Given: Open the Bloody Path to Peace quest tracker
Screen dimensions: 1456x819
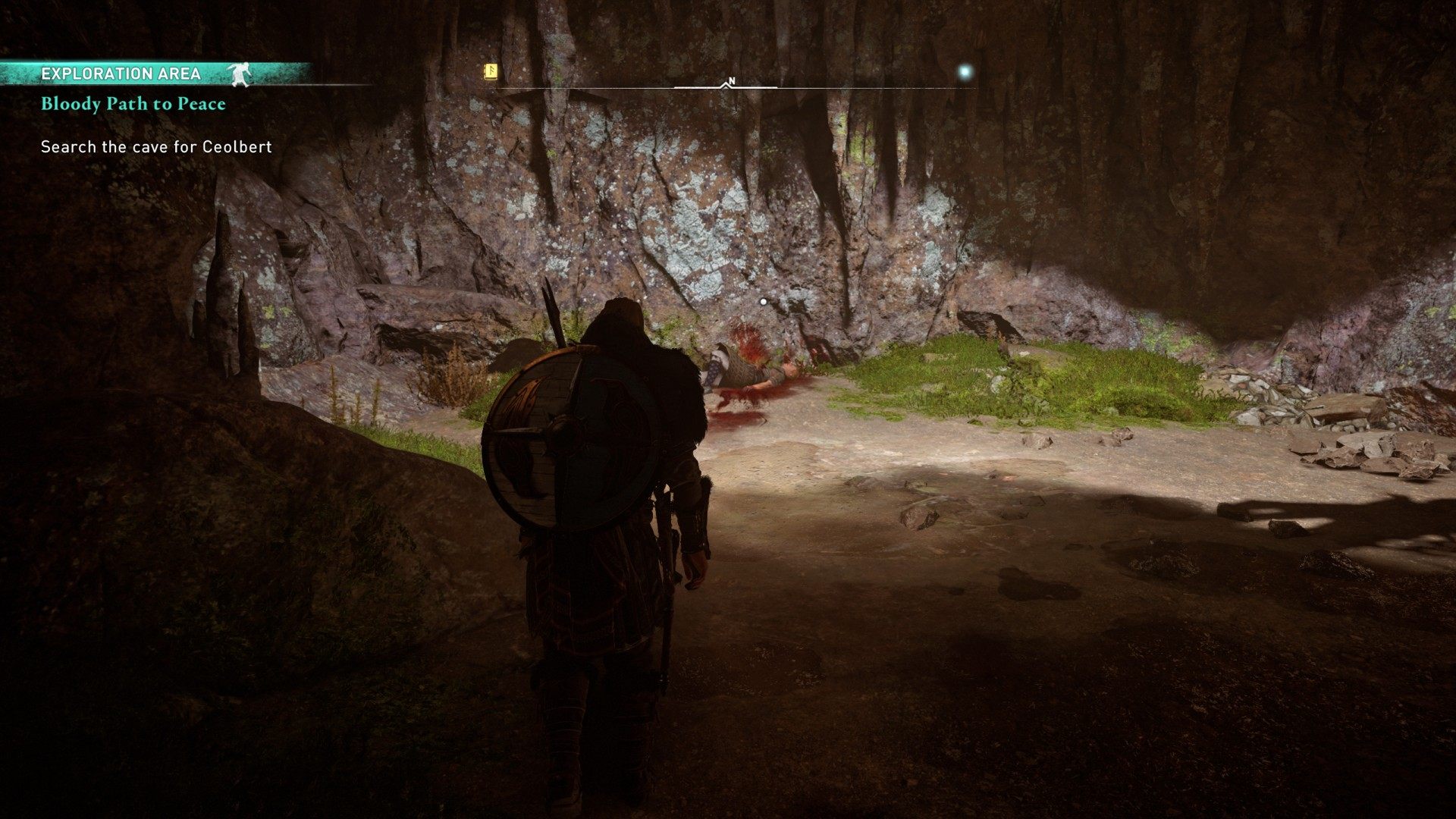Looking at the screenshot, I should click(133, 104).
